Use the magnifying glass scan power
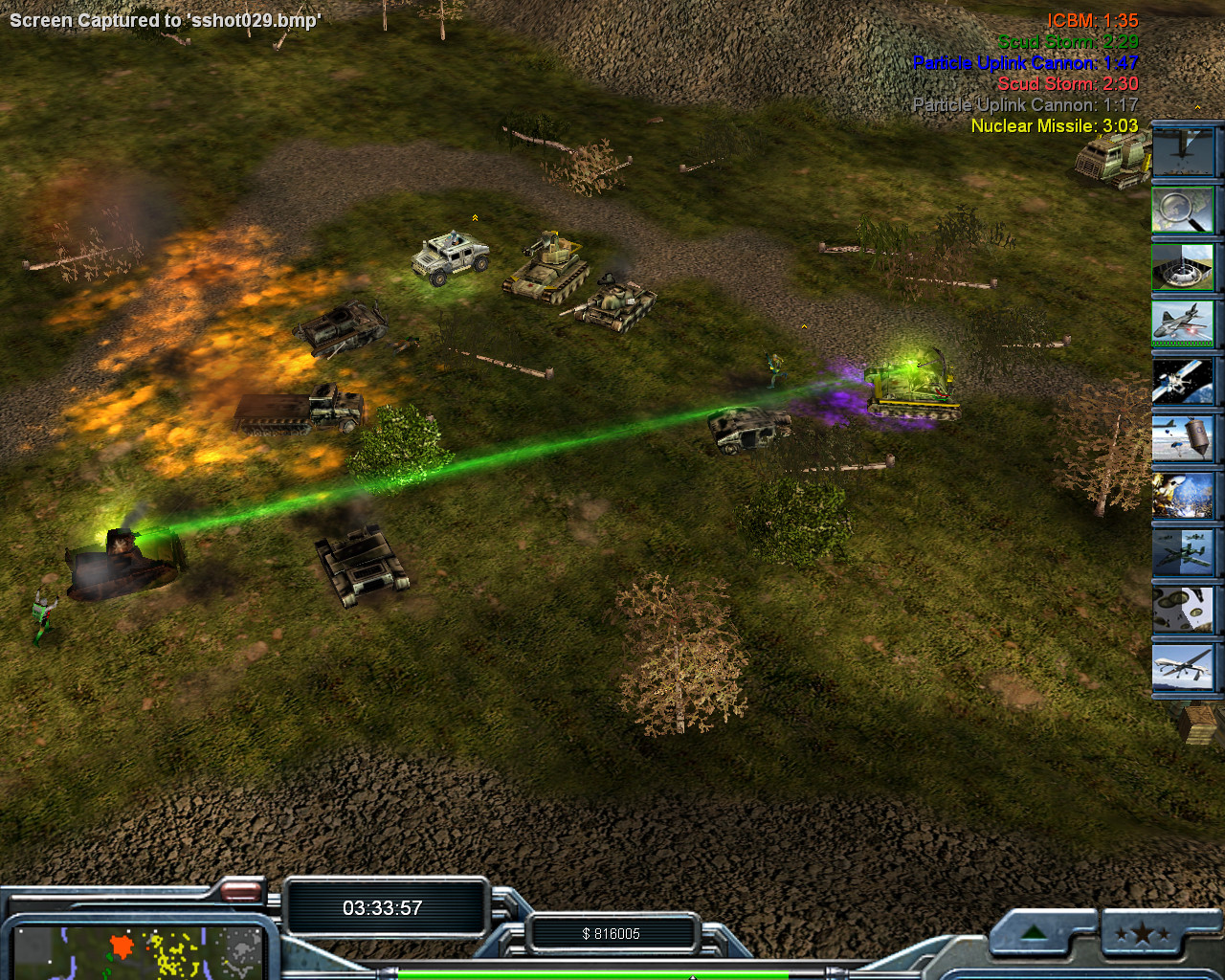Image resolution: width=1225 pixels, height=980 pixels. click(x=1183, y=210)
